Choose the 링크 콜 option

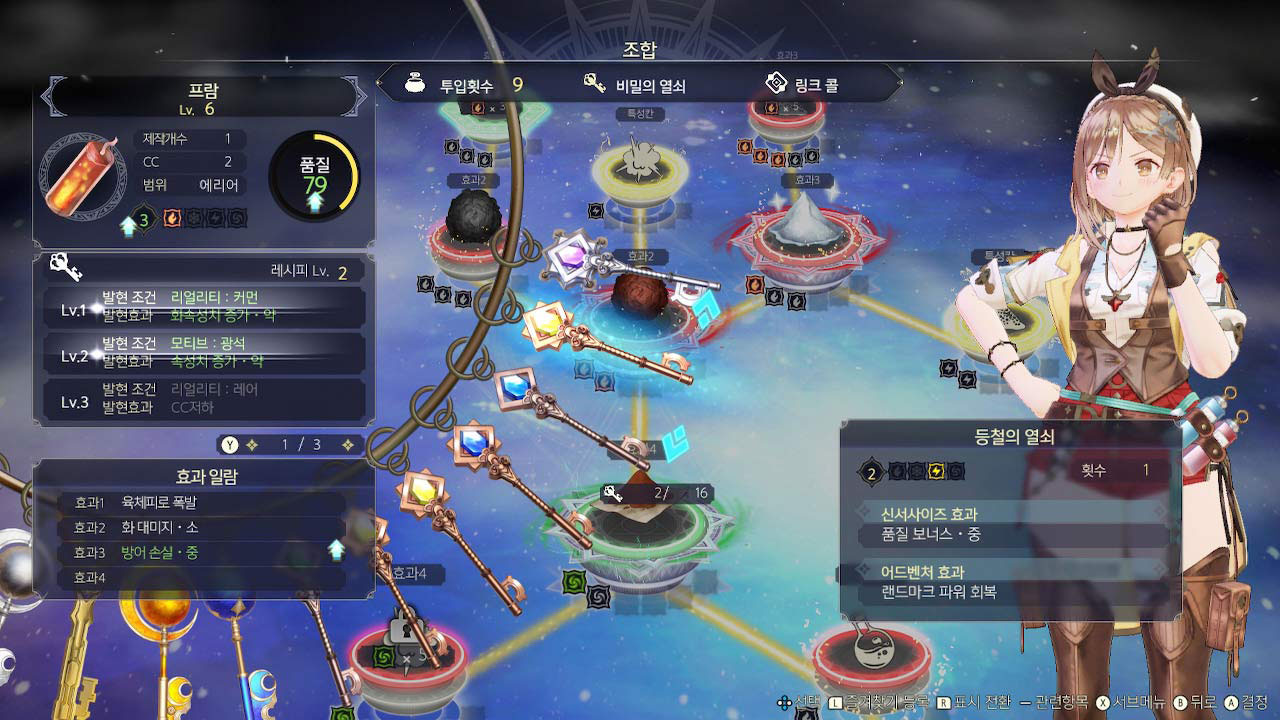pos(803,85)
